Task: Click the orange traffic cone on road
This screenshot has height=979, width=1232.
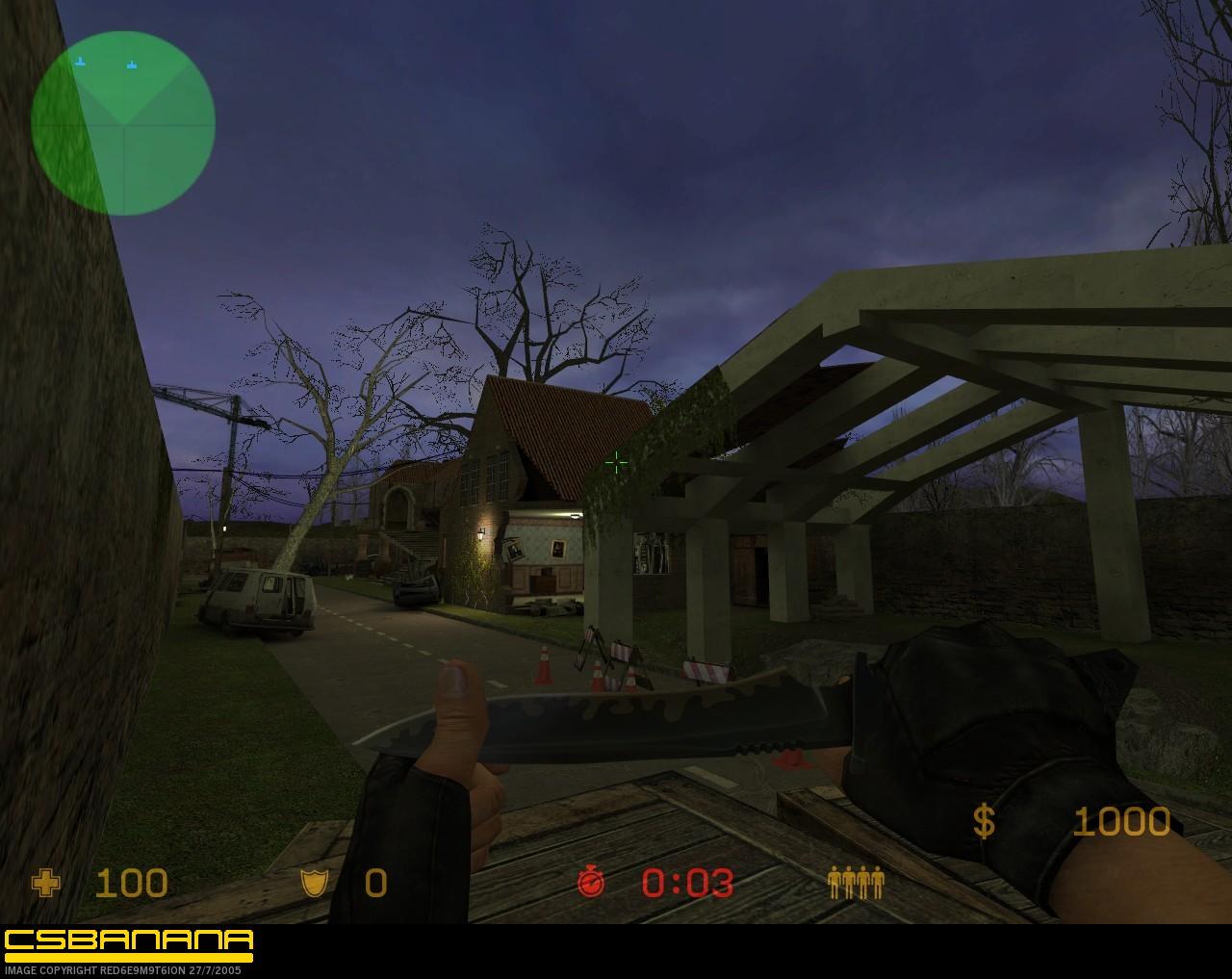Action: tap(546, 666)
